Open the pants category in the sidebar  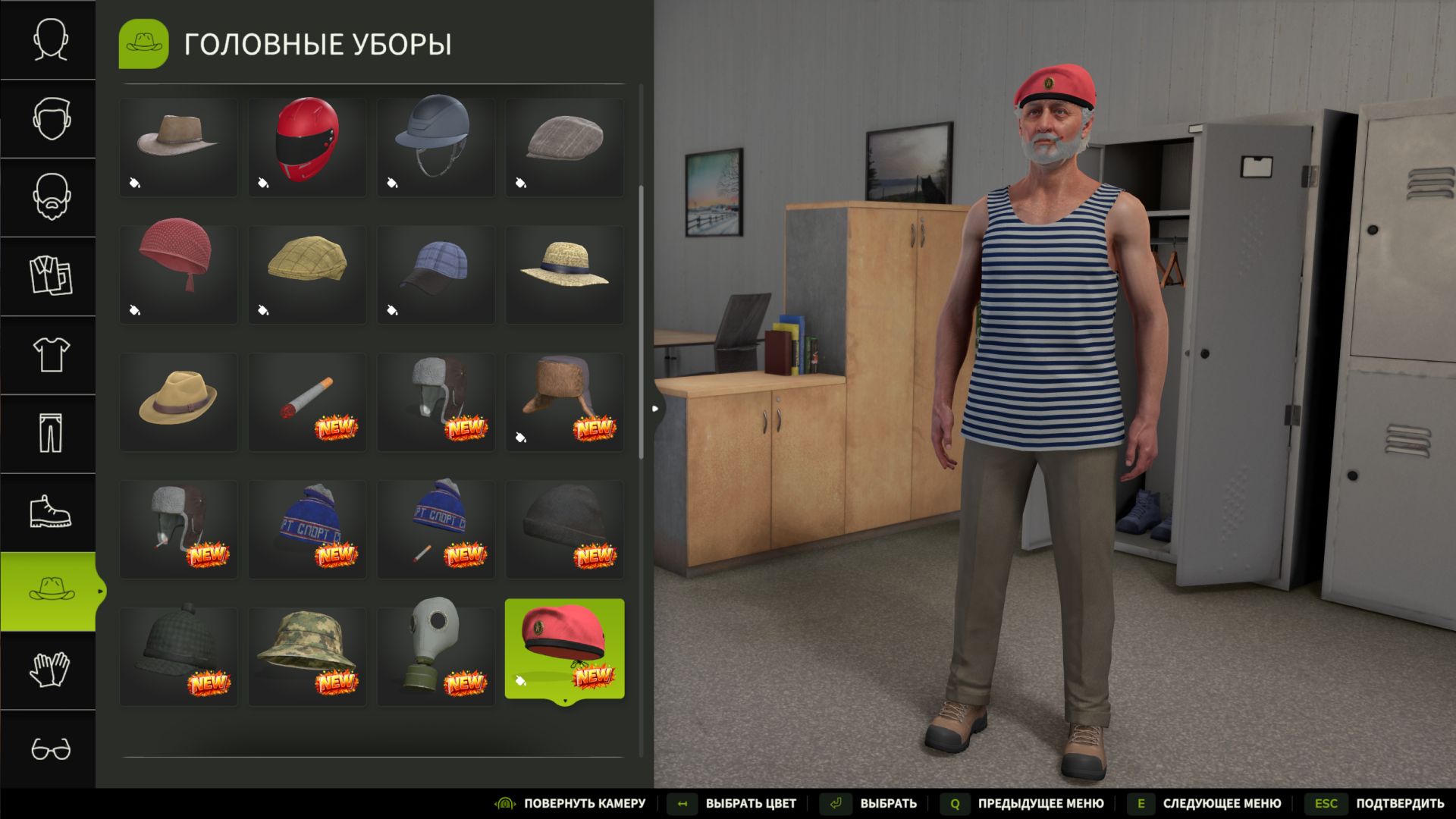48,433
